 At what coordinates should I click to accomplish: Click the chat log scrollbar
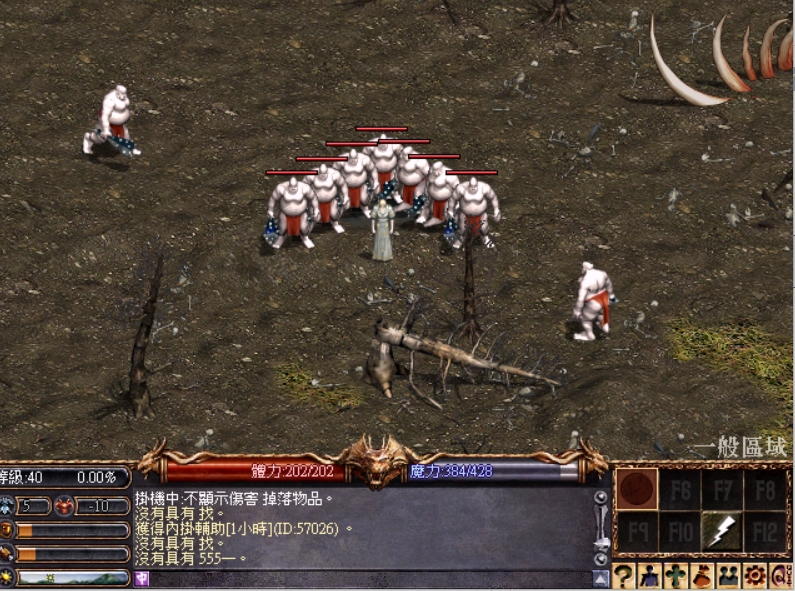[601, 527]
